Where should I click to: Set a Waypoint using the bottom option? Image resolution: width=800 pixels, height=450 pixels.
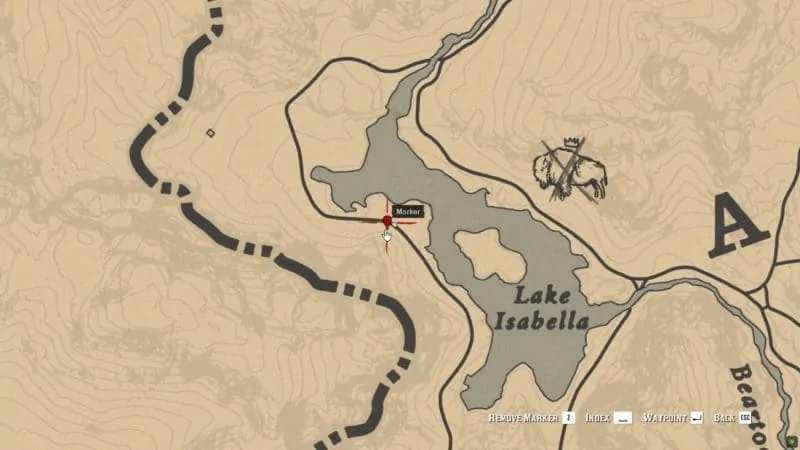[x=672, y=417]
